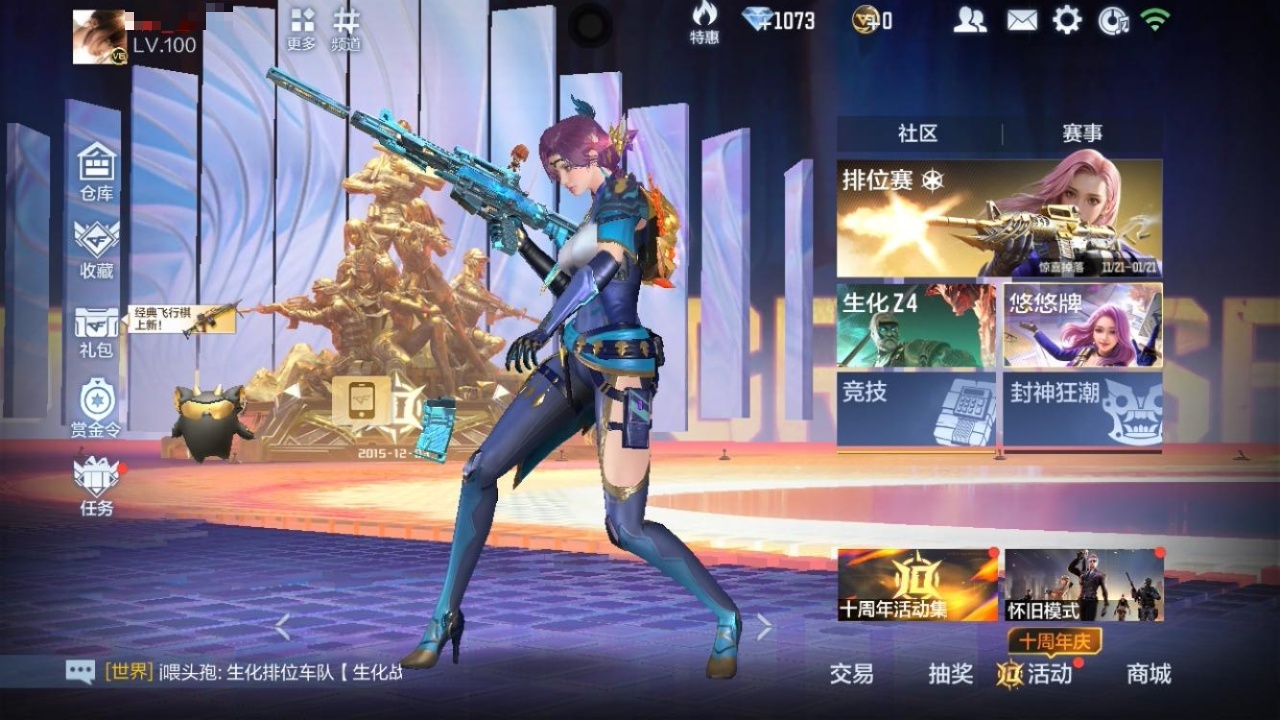Open the gear settings menu

(1067, 20)
